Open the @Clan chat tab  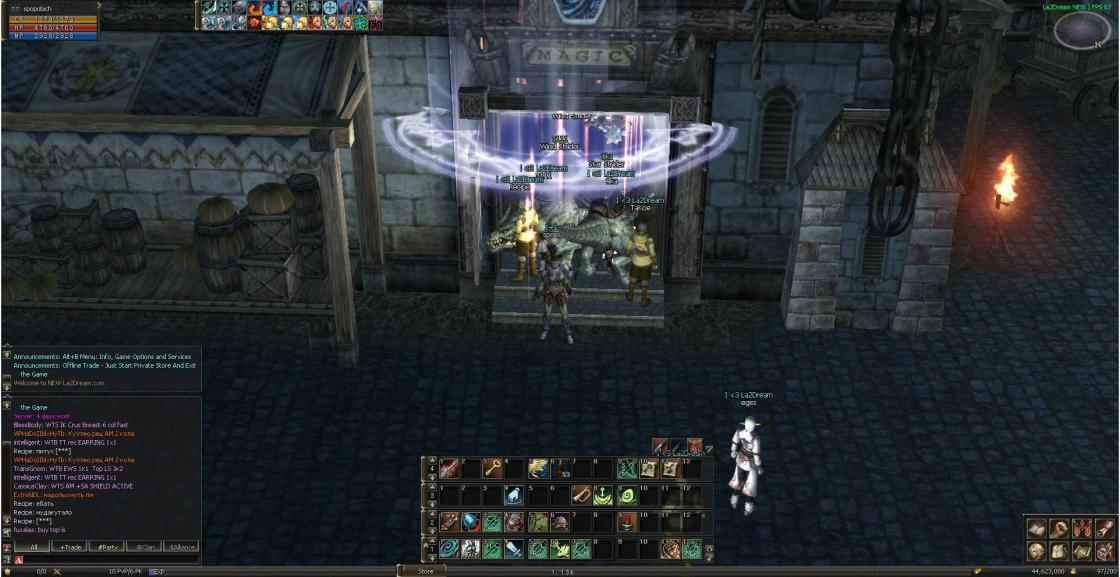(x=144, y=547)
